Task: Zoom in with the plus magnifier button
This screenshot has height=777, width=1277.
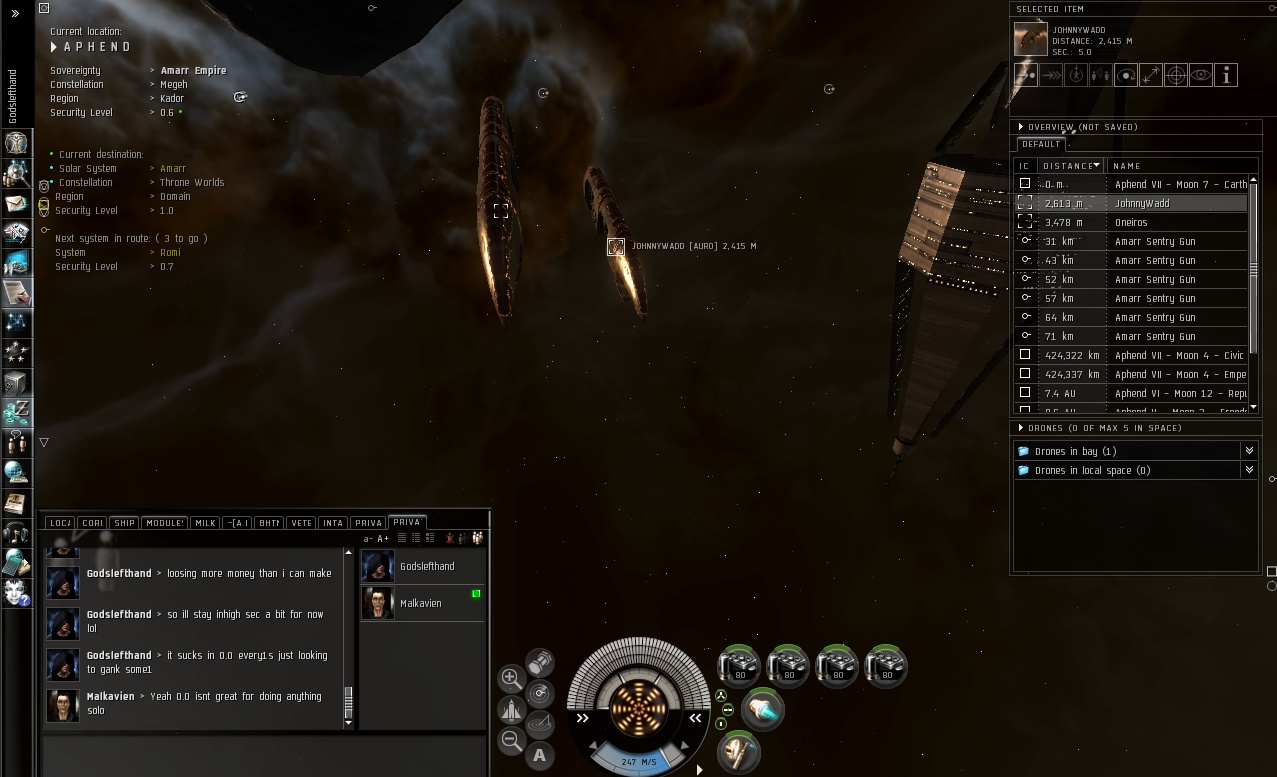Action: 511,678
